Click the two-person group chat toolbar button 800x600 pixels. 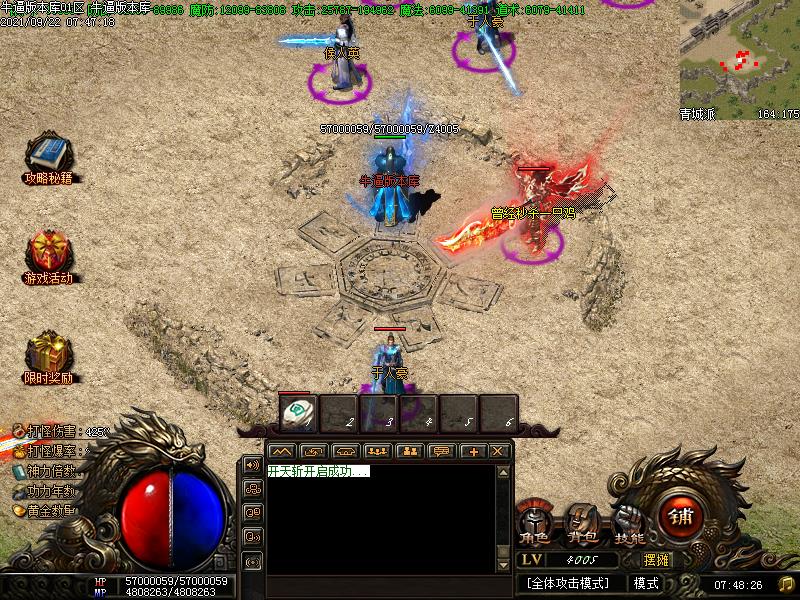coord(408,452)
